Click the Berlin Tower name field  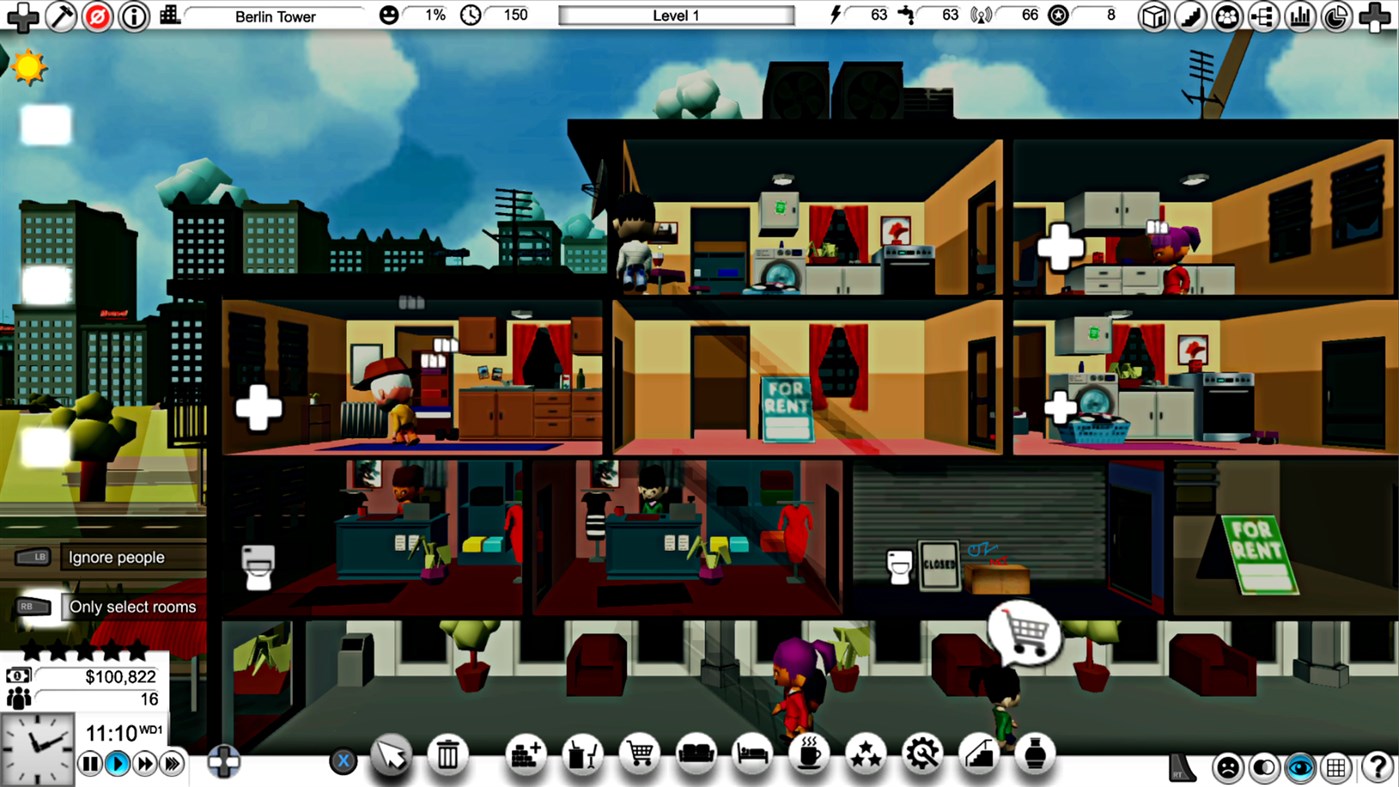pyautogui.click(x=274, y=16)
